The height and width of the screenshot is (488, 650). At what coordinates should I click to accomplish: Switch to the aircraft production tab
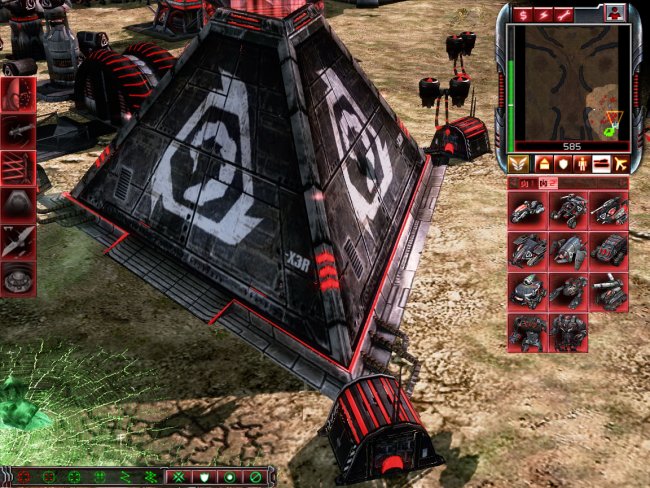[622, 164]
